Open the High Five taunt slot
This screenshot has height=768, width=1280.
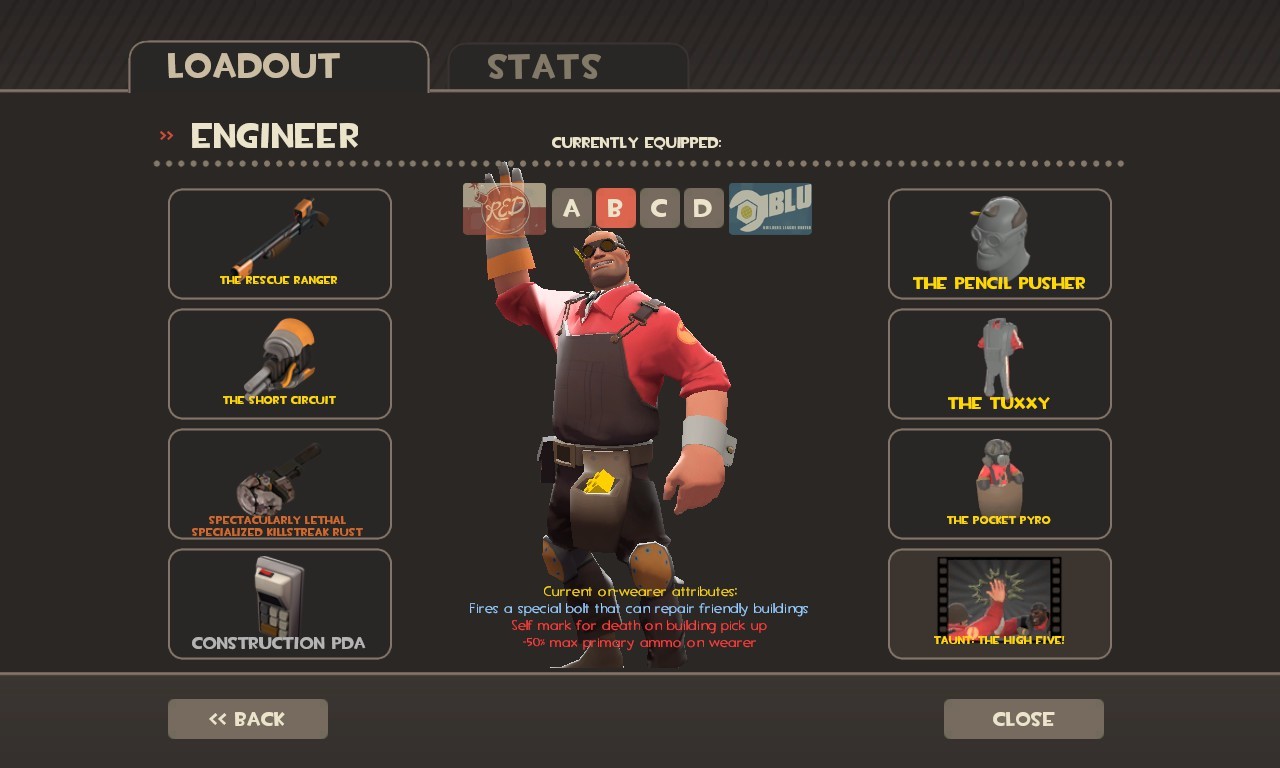coord(999,603)
